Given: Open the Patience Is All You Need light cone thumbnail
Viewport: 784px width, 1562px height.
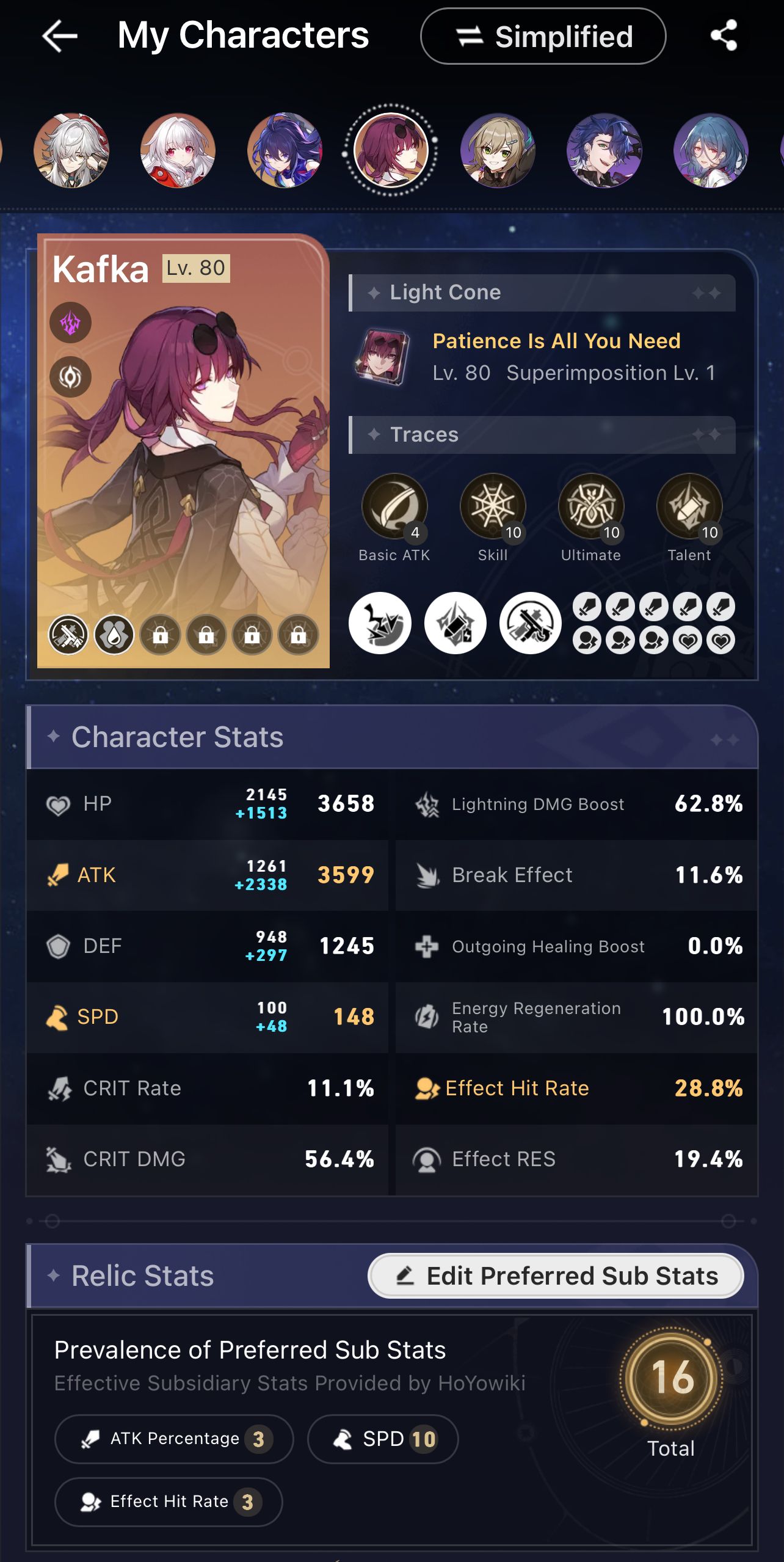Looking at the screenshot, I should click(x=384, y=359).
